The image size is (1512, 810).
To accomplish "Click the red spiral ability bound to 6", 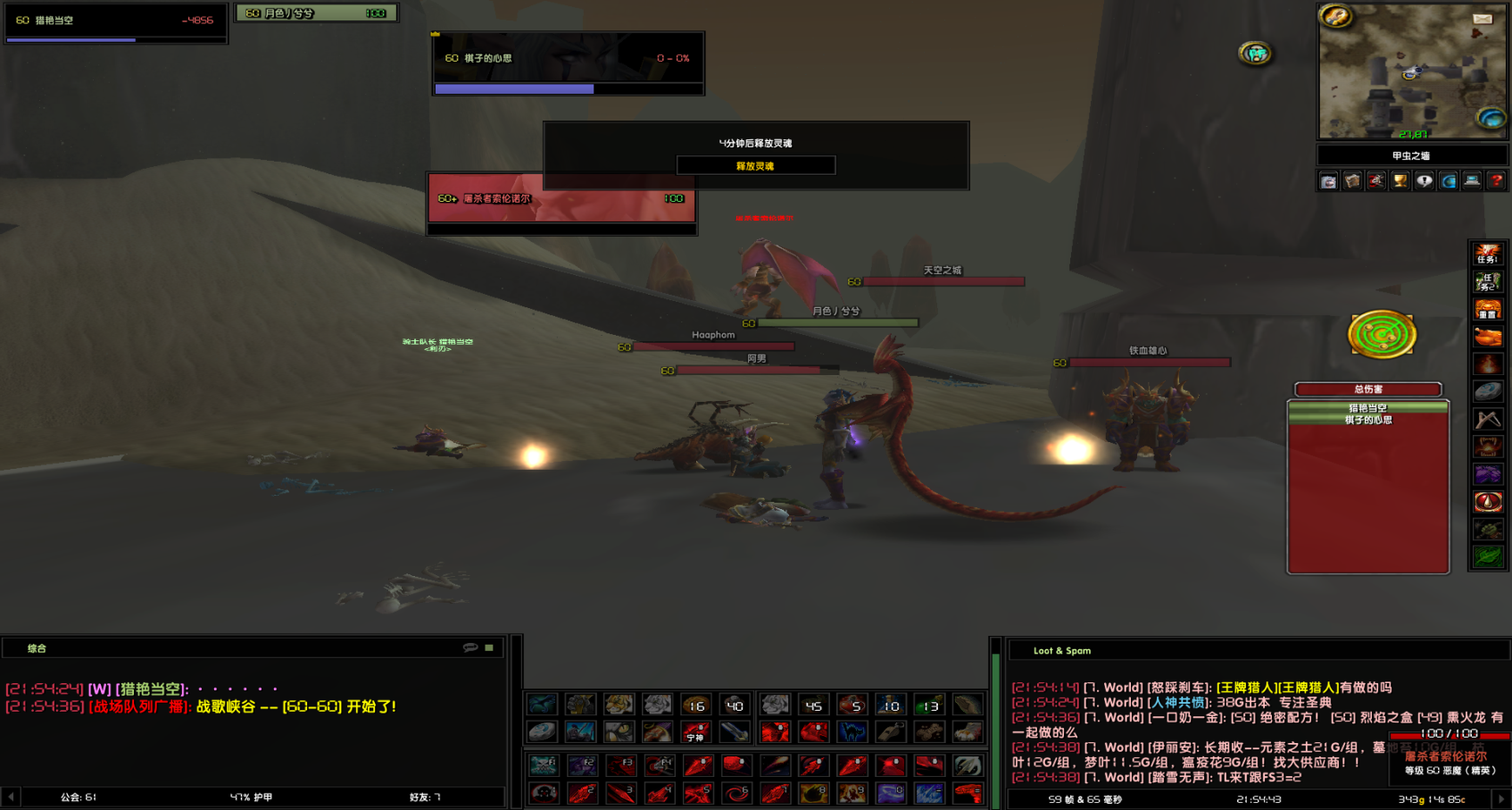I will [736, 793].
